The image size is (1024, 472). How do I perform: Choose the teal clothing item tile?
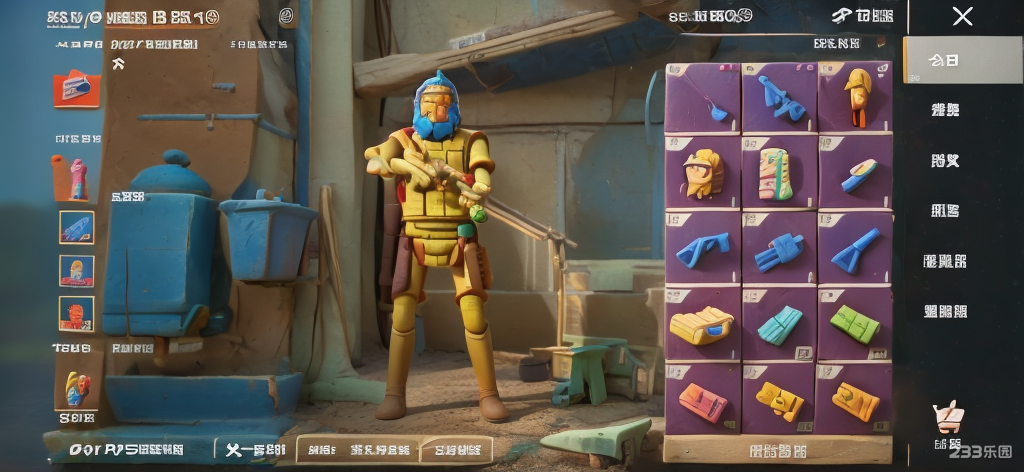(778, 324)
